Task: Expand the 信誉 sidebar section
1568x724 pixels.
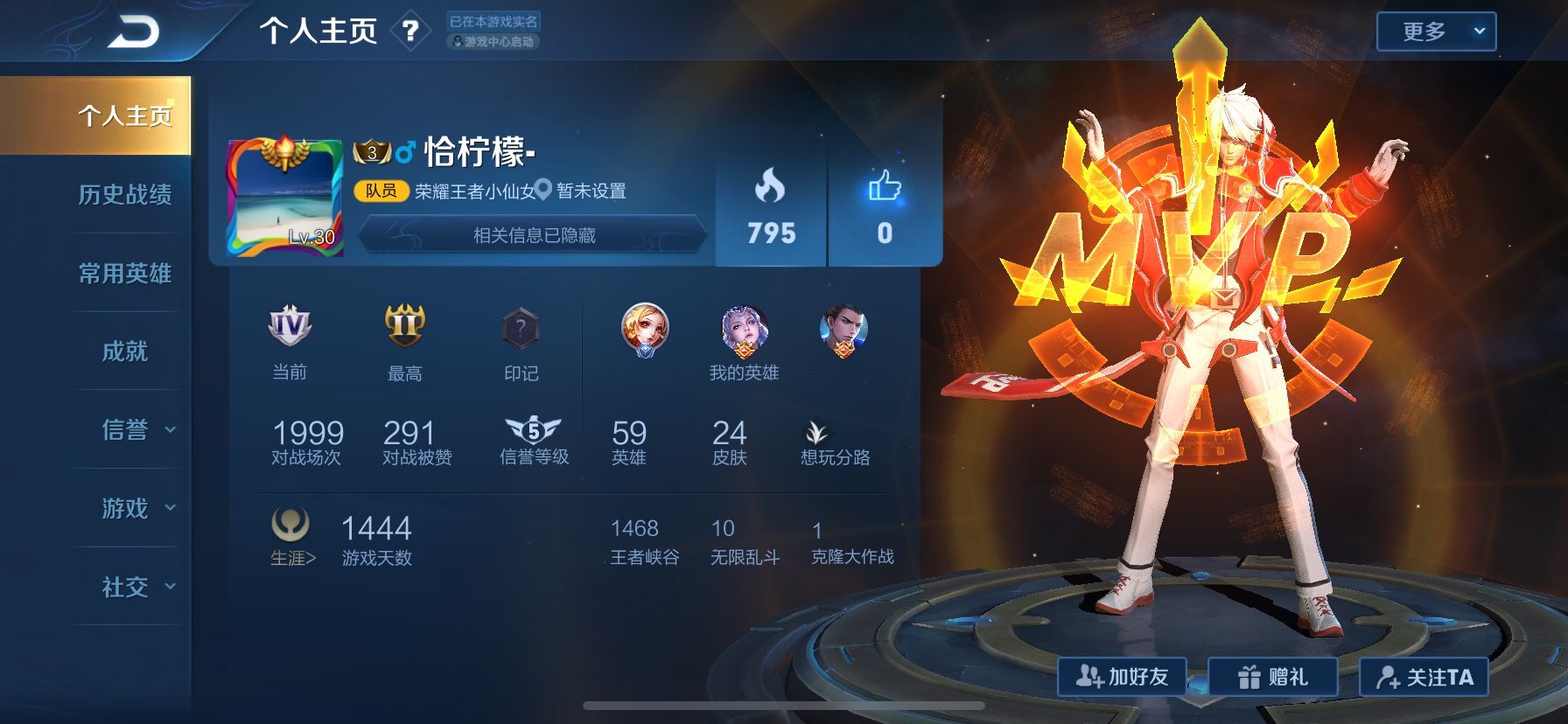Action: coord(127,430)
